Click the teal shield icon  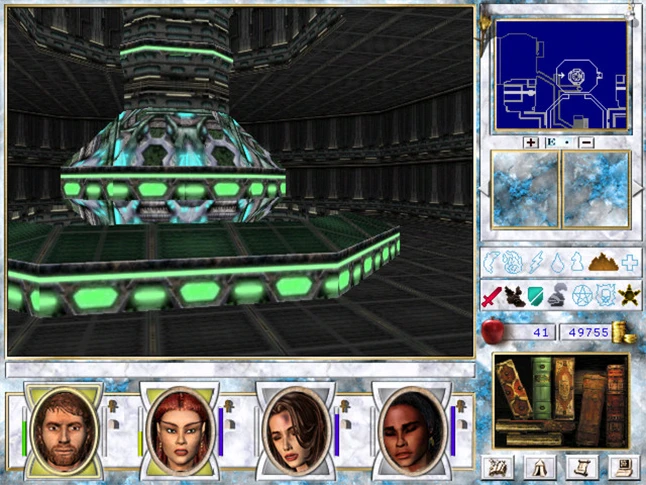pyautogui.click(x=536, y=295)
